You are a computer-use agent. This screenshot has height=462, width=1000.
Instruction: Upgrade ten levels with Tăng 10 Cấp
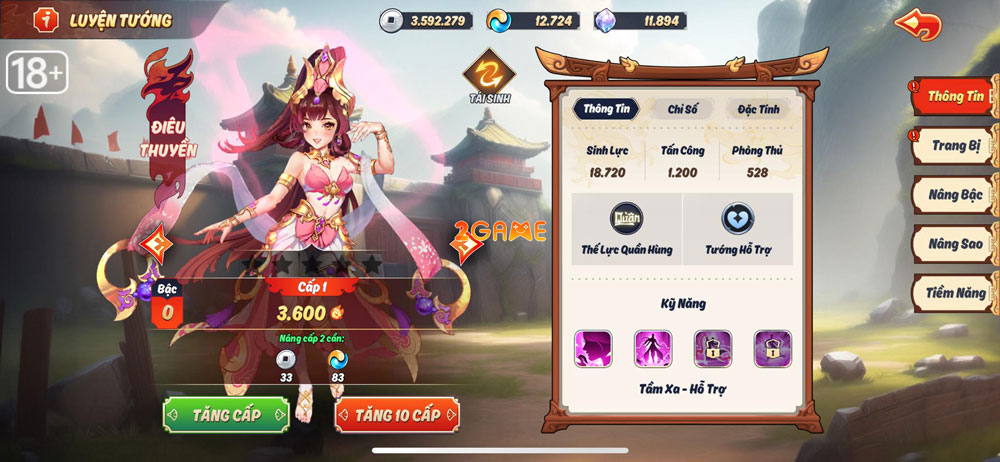[397, 415]
